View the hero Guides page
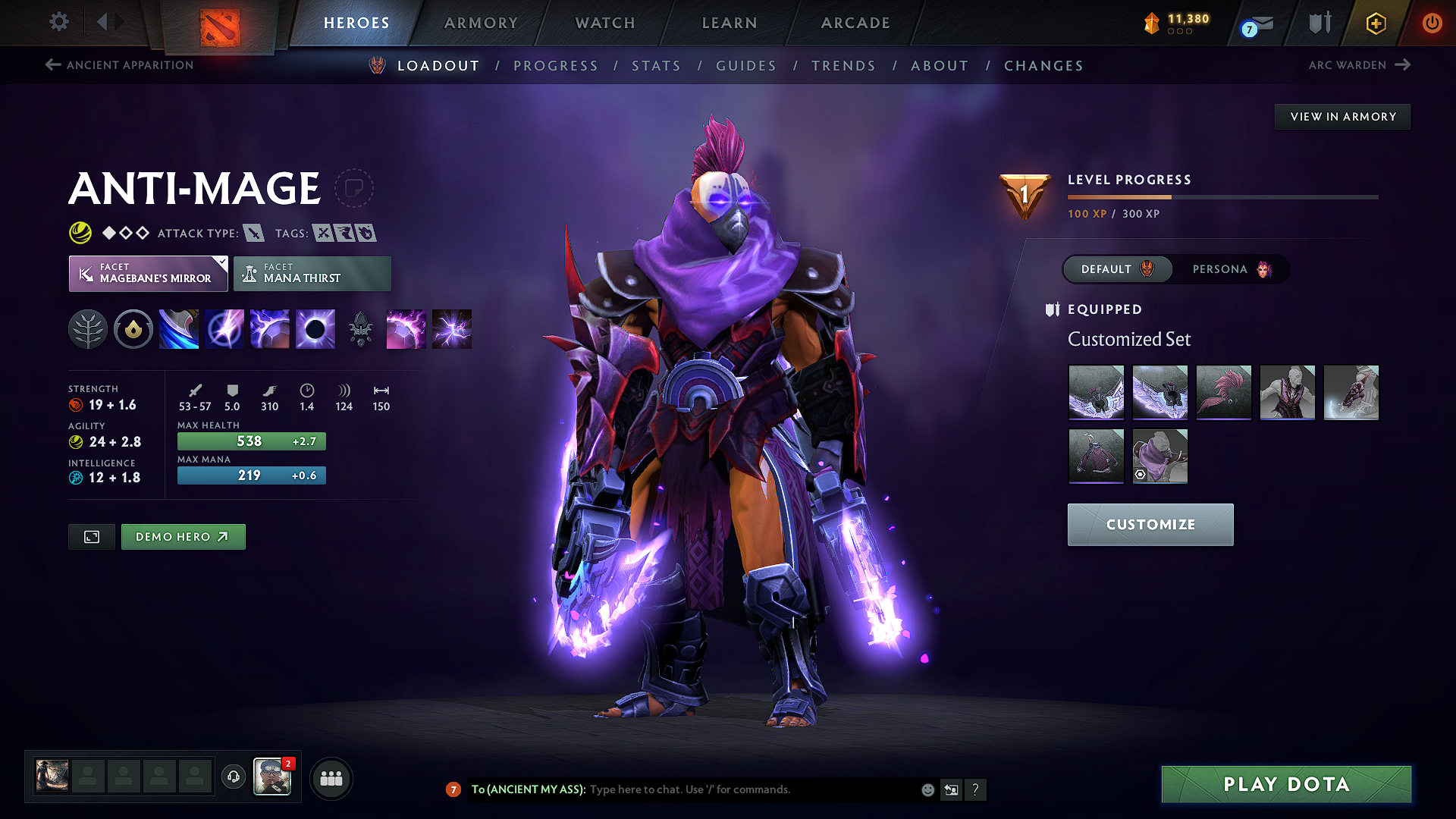This screenshot has height=819, width=1456. 746,66
